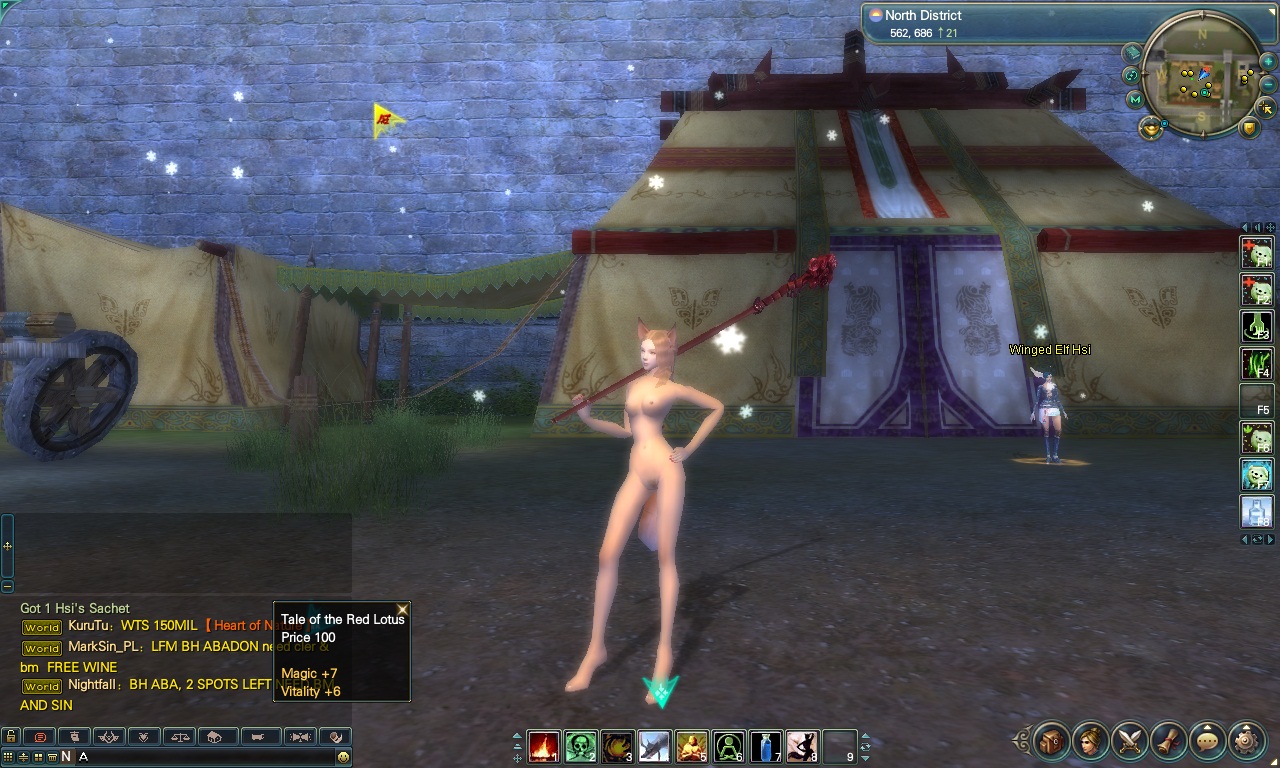This screenshot has width=1280, height=768.
Task: Open the gold ingot shop button
Action: coord(1151,127)
